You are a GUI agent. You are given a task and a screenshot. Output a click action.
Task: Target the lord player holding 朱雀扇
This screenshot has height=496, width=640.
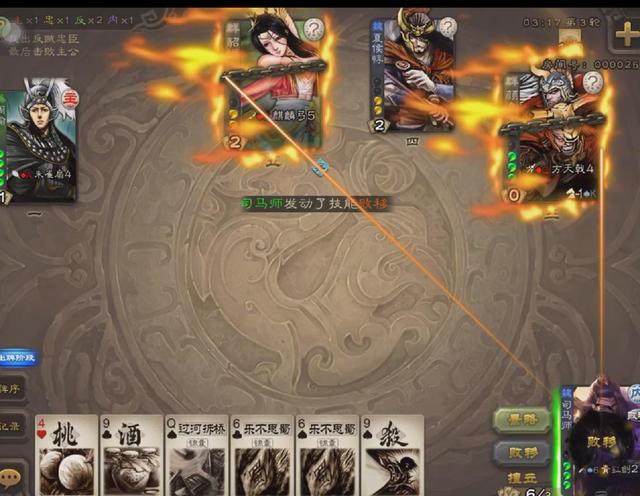pyautogui.click(x=38, y=142)
